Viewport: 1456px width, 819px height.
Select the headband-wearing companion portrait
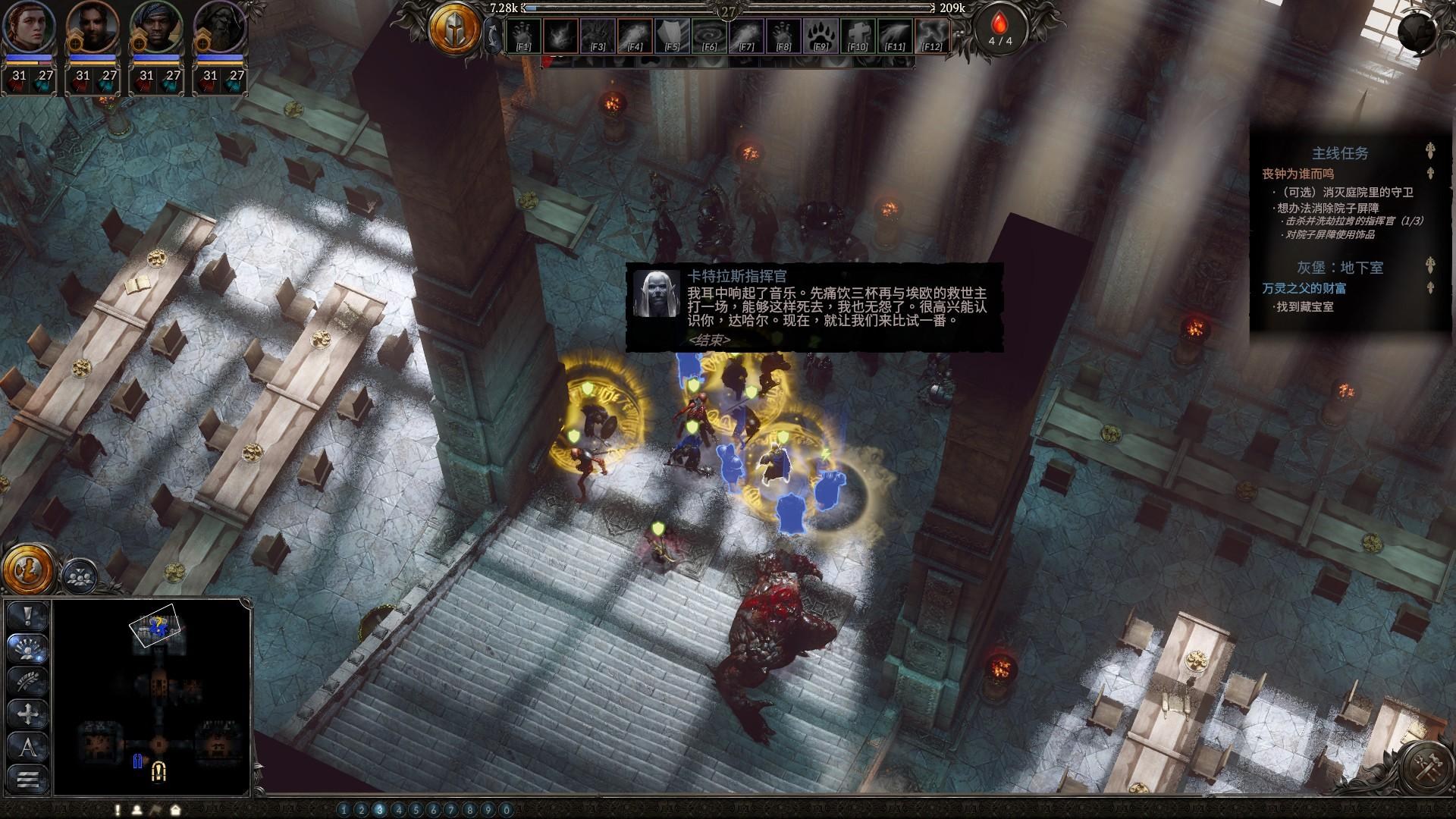tap(156, 27)
